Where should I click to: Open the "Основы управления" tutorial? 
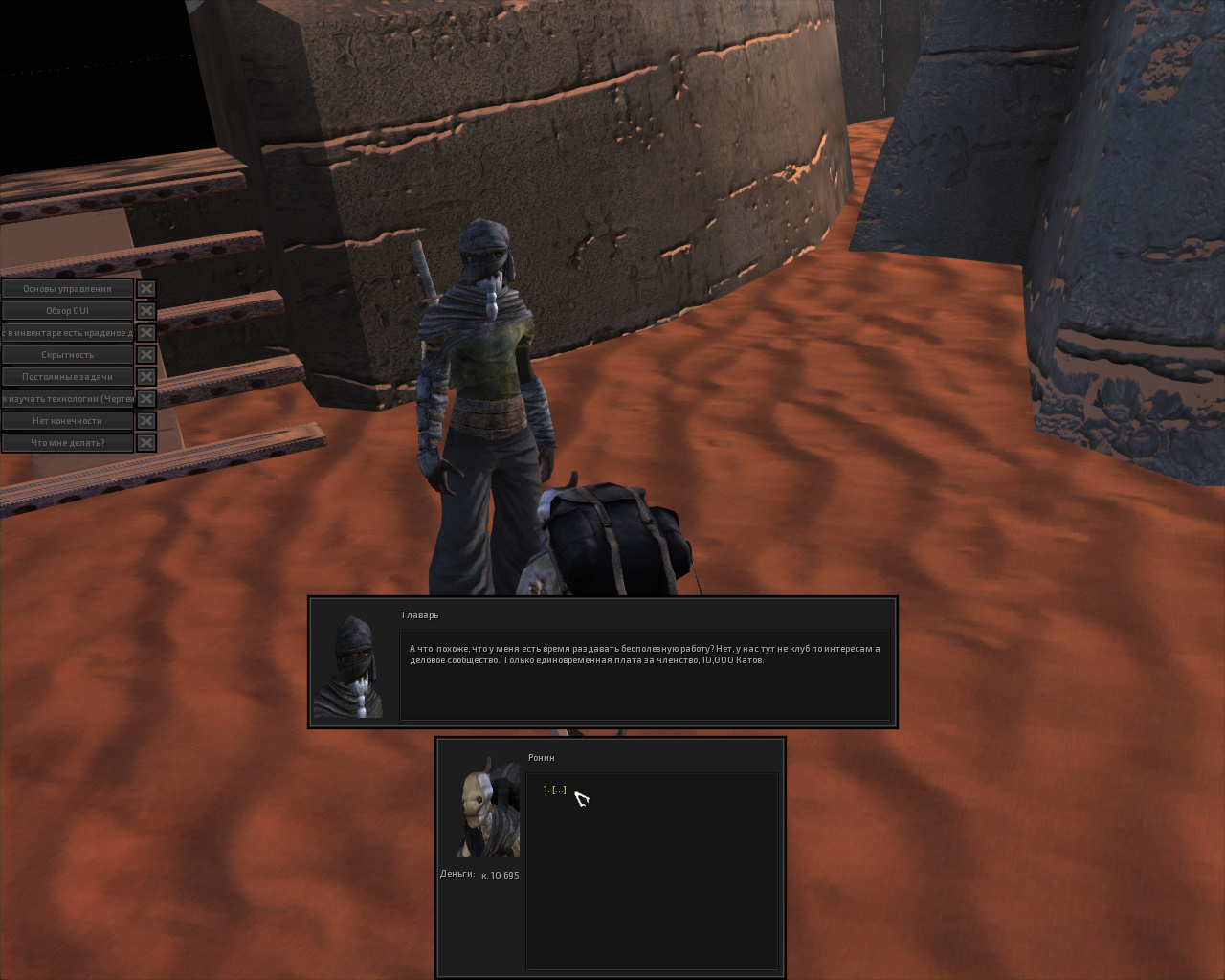tap(67, 289)
